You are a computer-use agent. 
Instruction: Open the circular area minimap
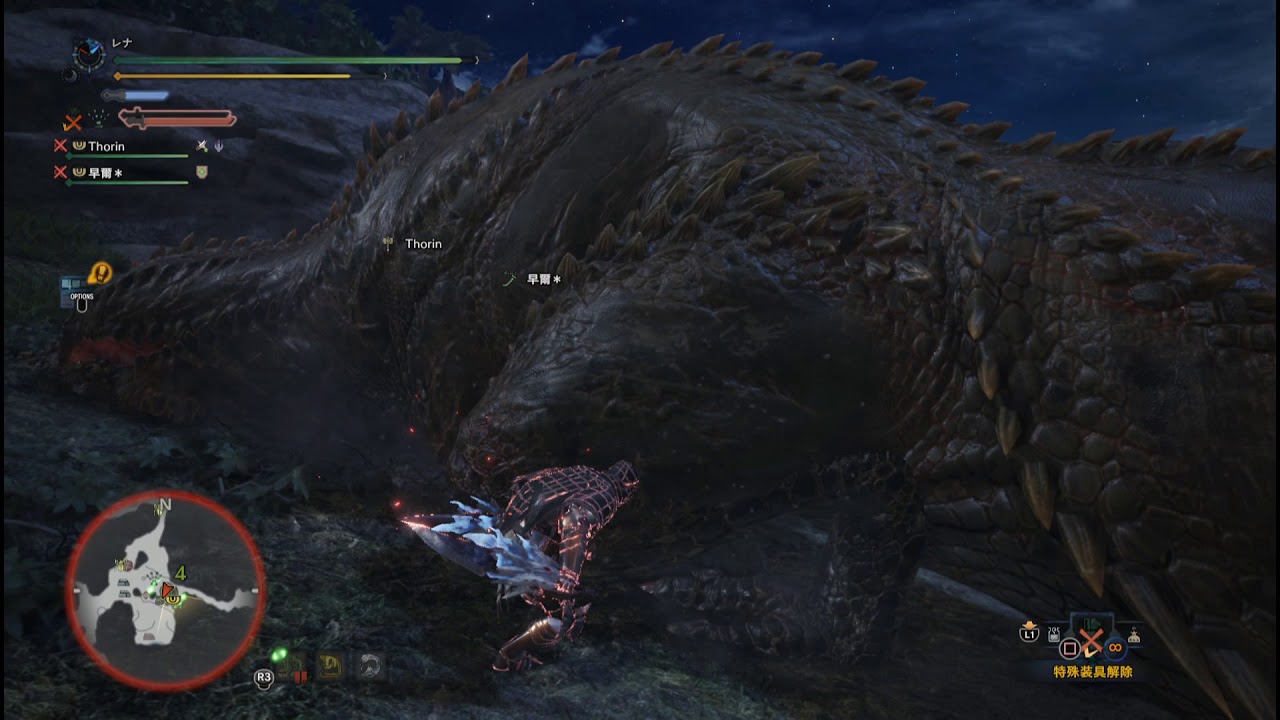pyautogui.click(x=165, y=589)
